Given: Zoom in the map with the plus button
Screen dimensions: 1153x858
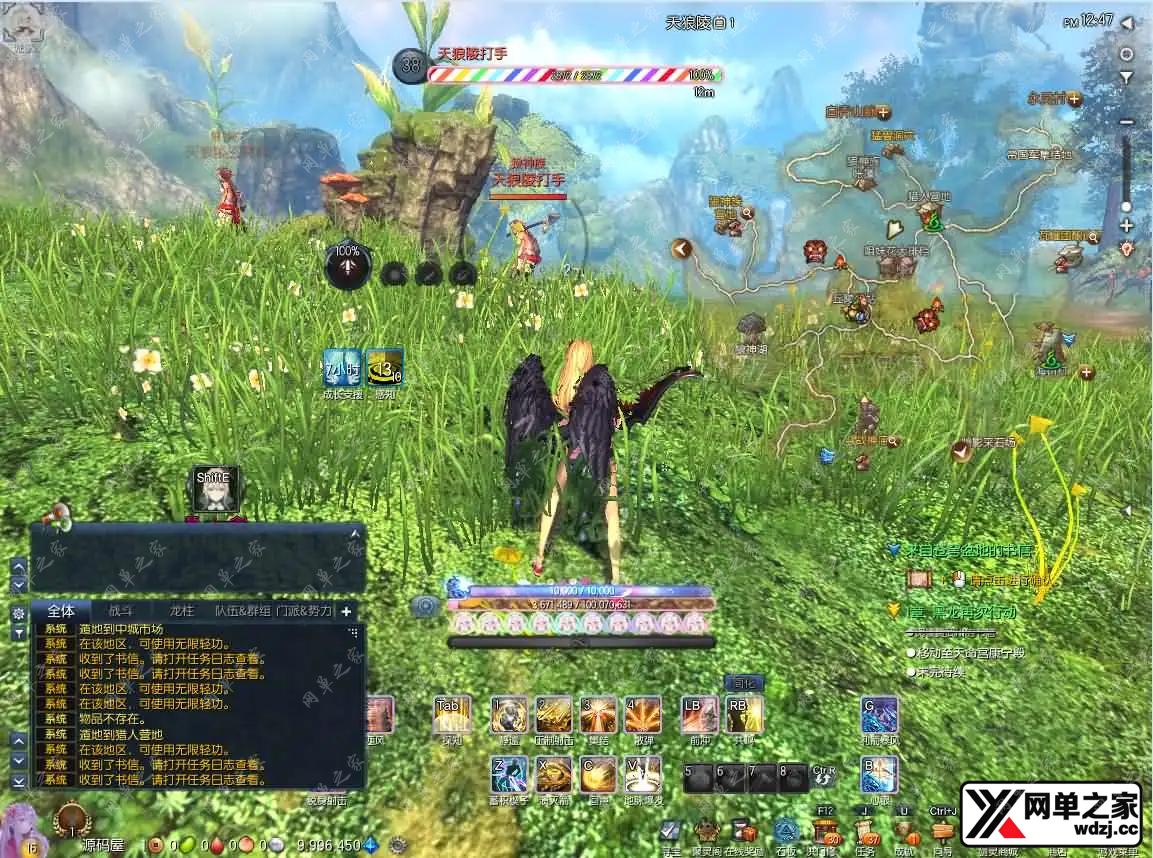Looking at the screenshot, I should tap(1127, 226).
